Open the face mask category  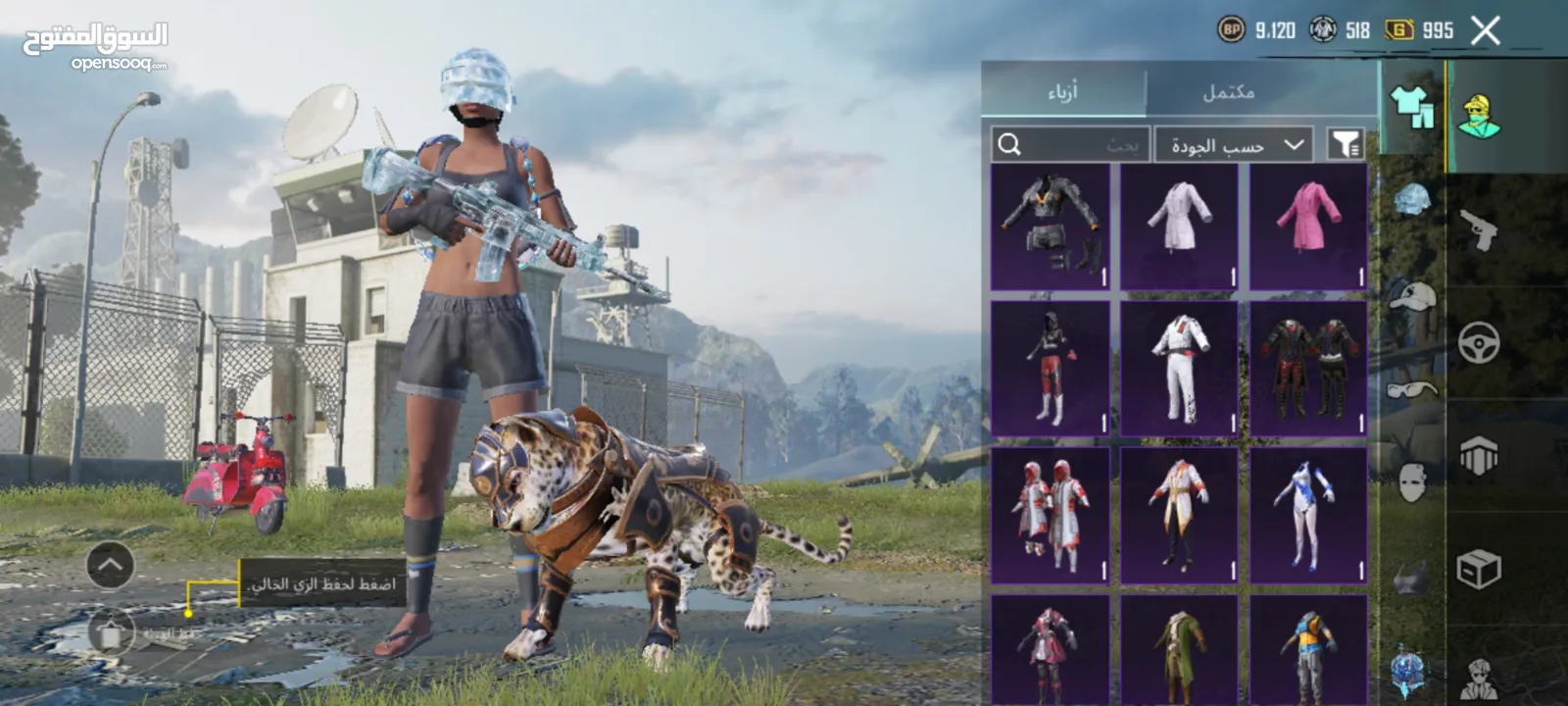(x=1412, y=482)
